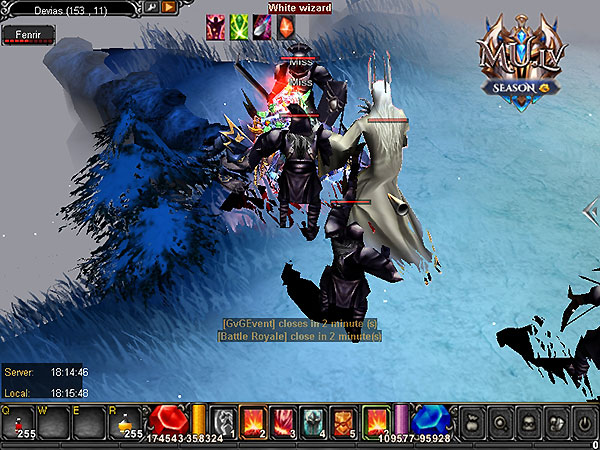Open the character face menu button
Image resolution: width=600 pixels, height=450 pixels.
click(x=529, y=420)
